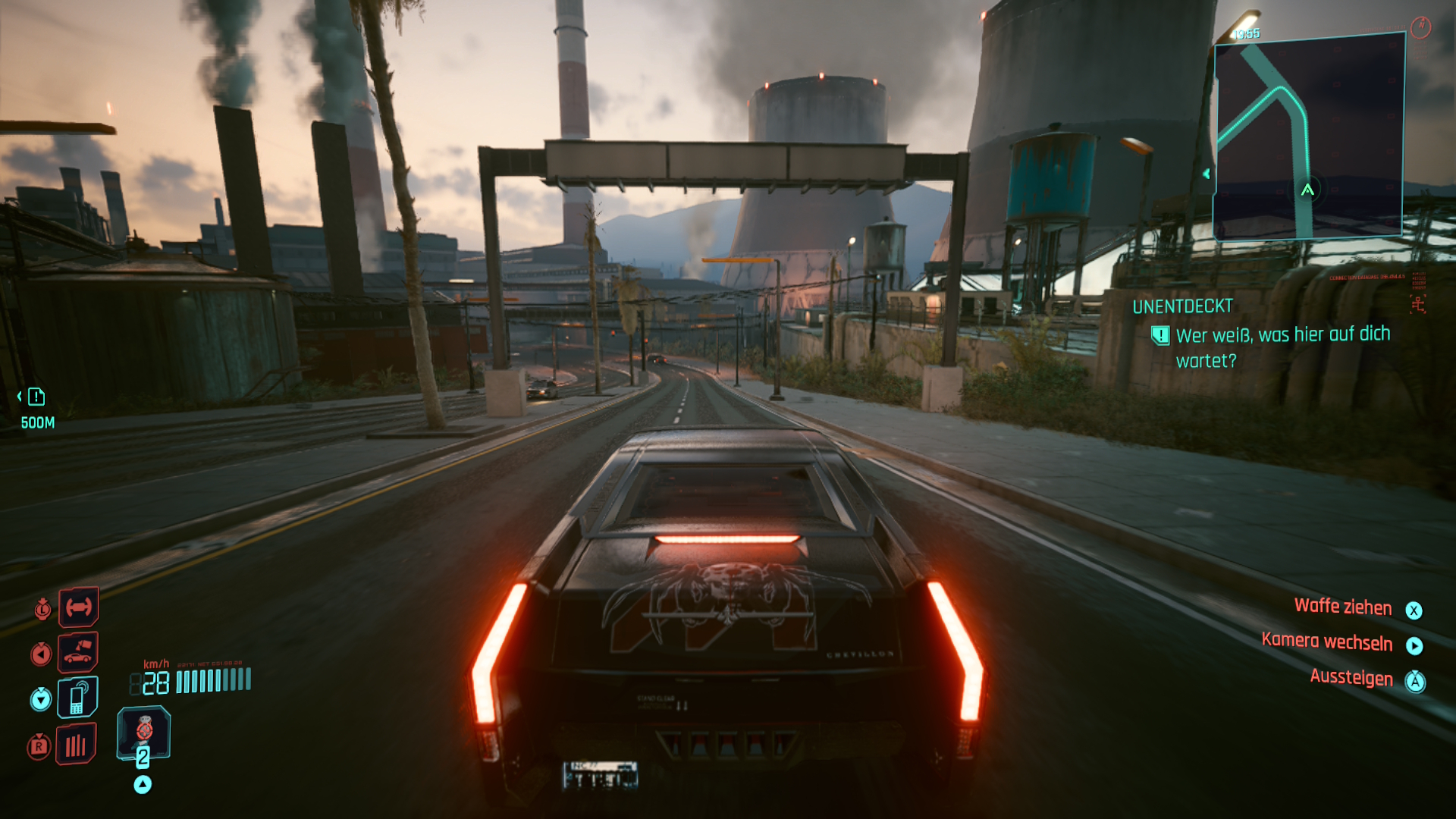Open the phone icon
This screenshot has width=1456, height=819.
pyautogui.click(x=77, y=697)
